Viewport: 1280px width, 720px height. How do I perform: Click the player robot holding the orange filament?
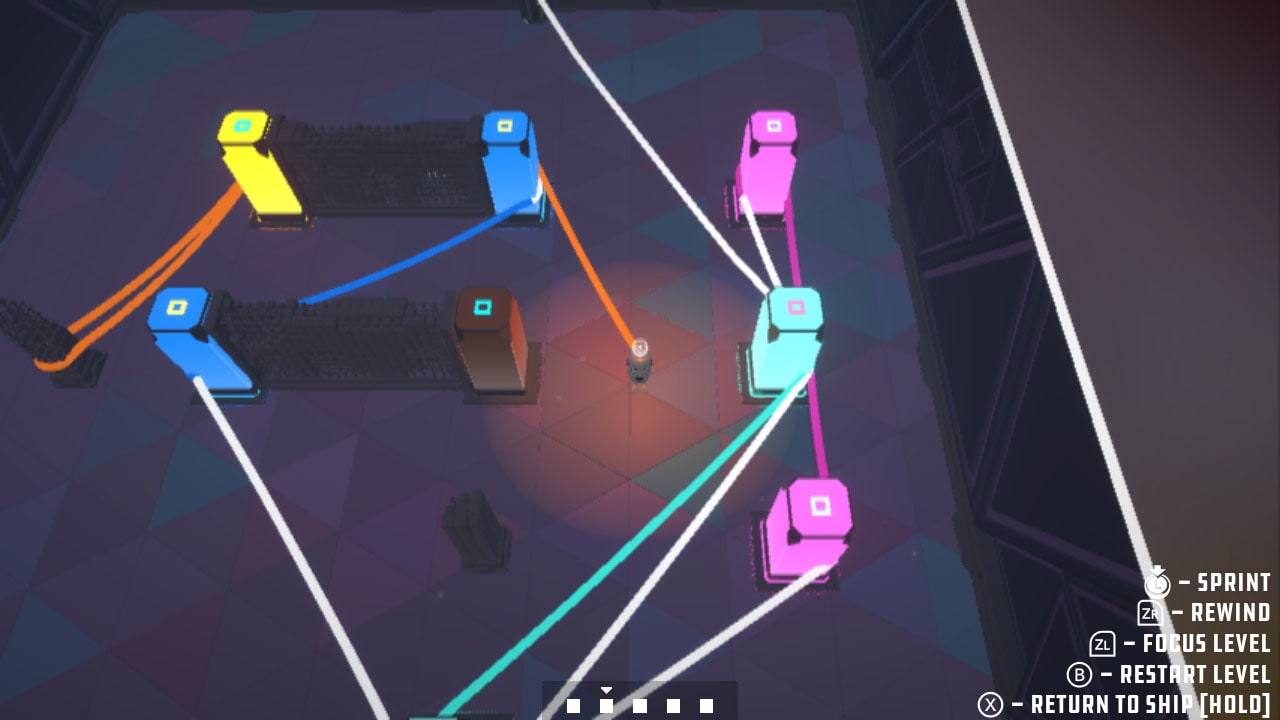pyautogui.click(x=639, y=365)
